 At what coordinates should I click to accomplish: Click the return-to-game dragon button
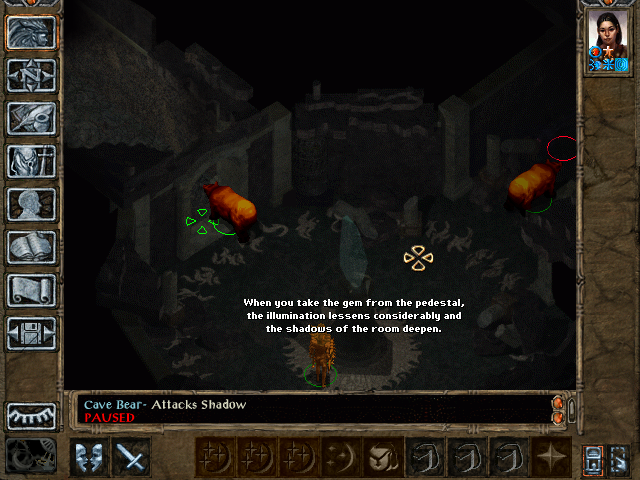(31, 32)
